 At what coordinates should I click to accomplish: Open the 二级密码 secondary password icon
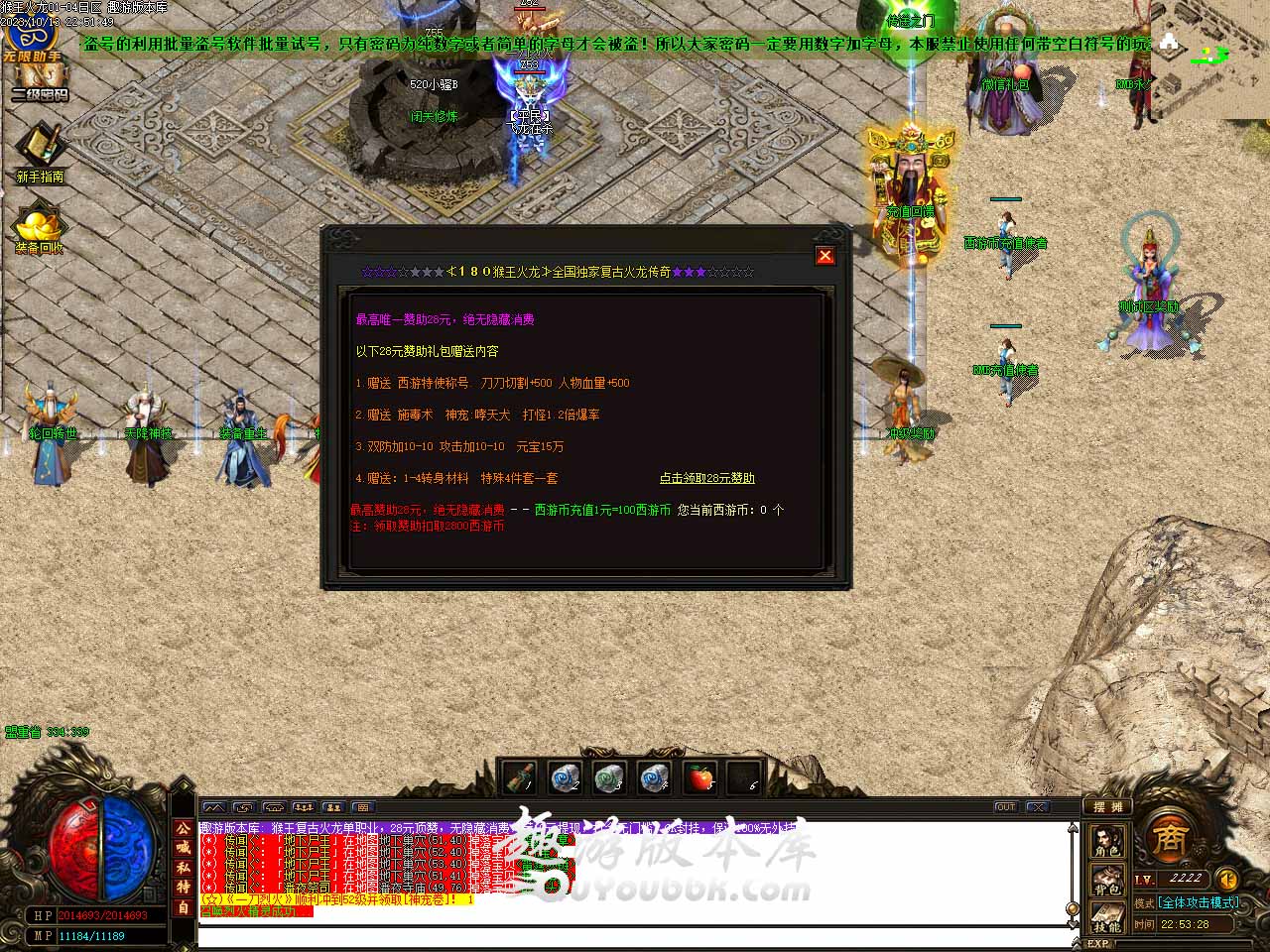tap(40, 82)
